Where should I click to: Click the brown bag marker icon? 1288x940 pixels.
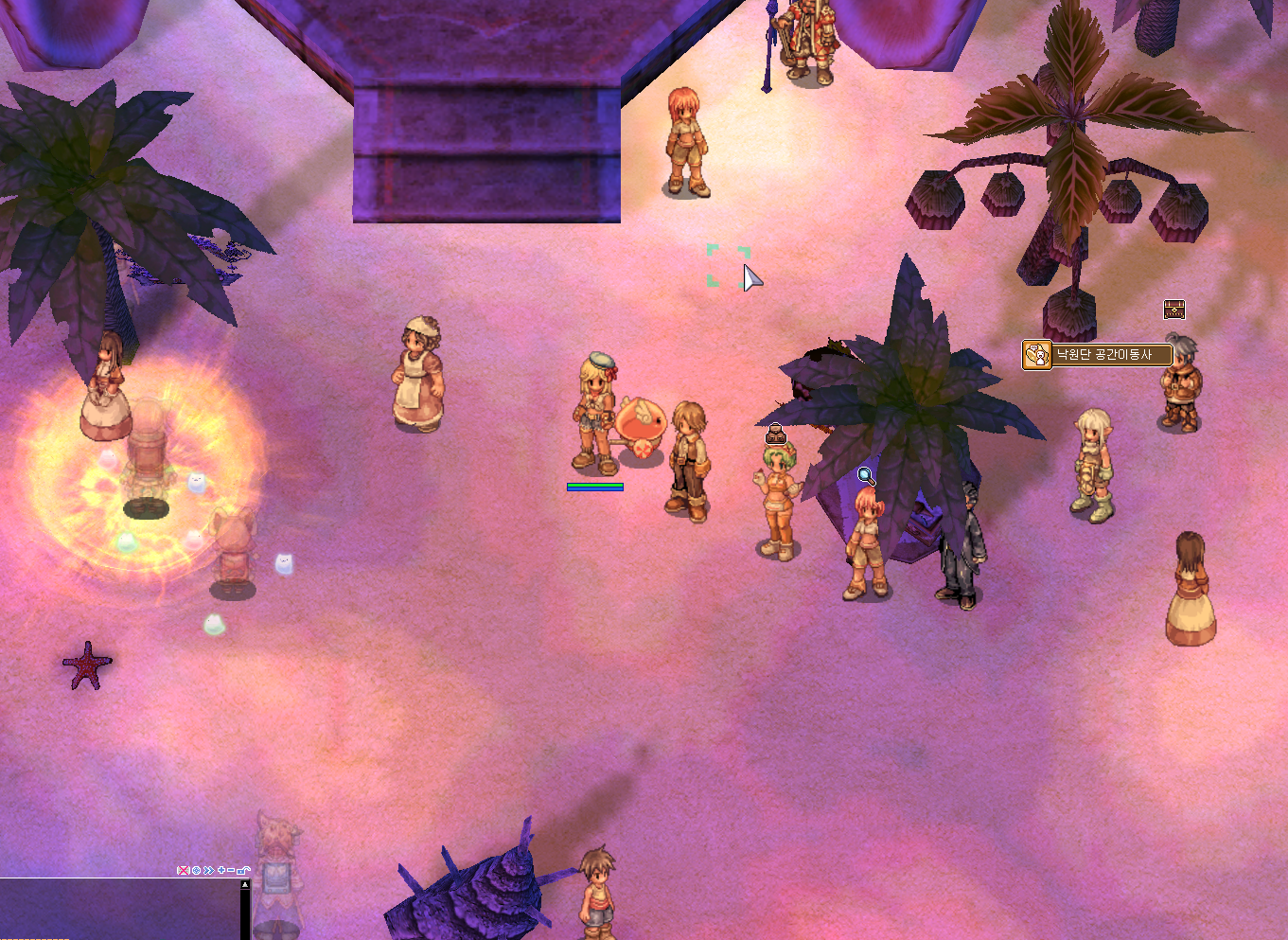point(776,435)
